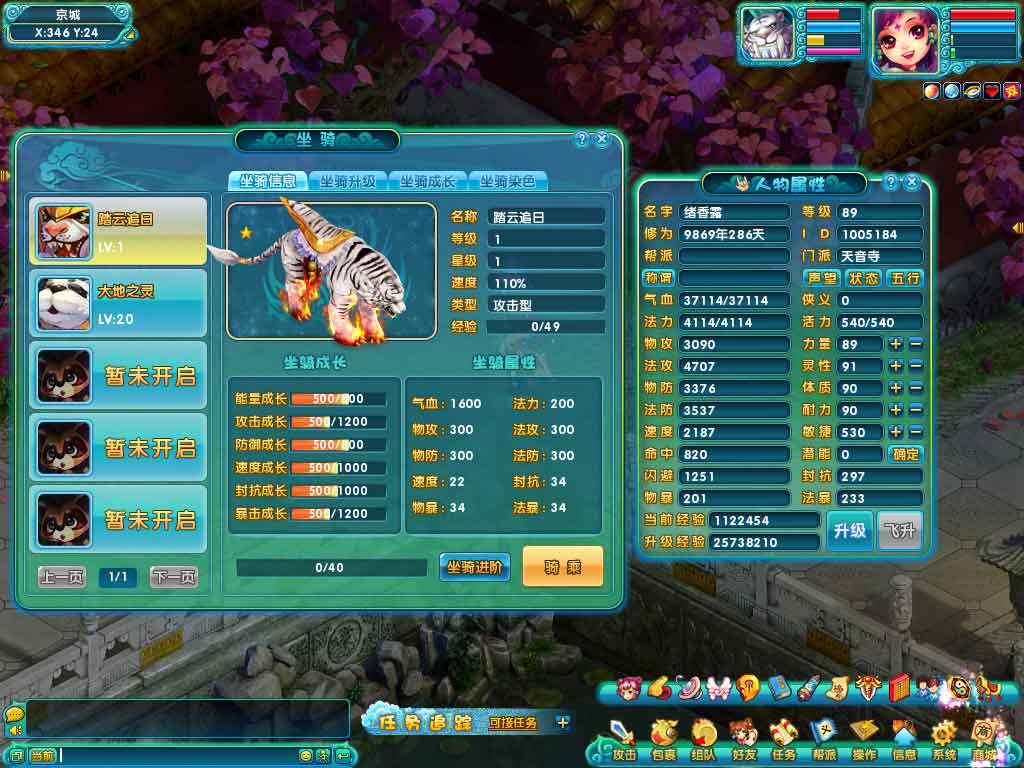Show the 状态 status panel
1024x768 pixels.
pos(863,278)
